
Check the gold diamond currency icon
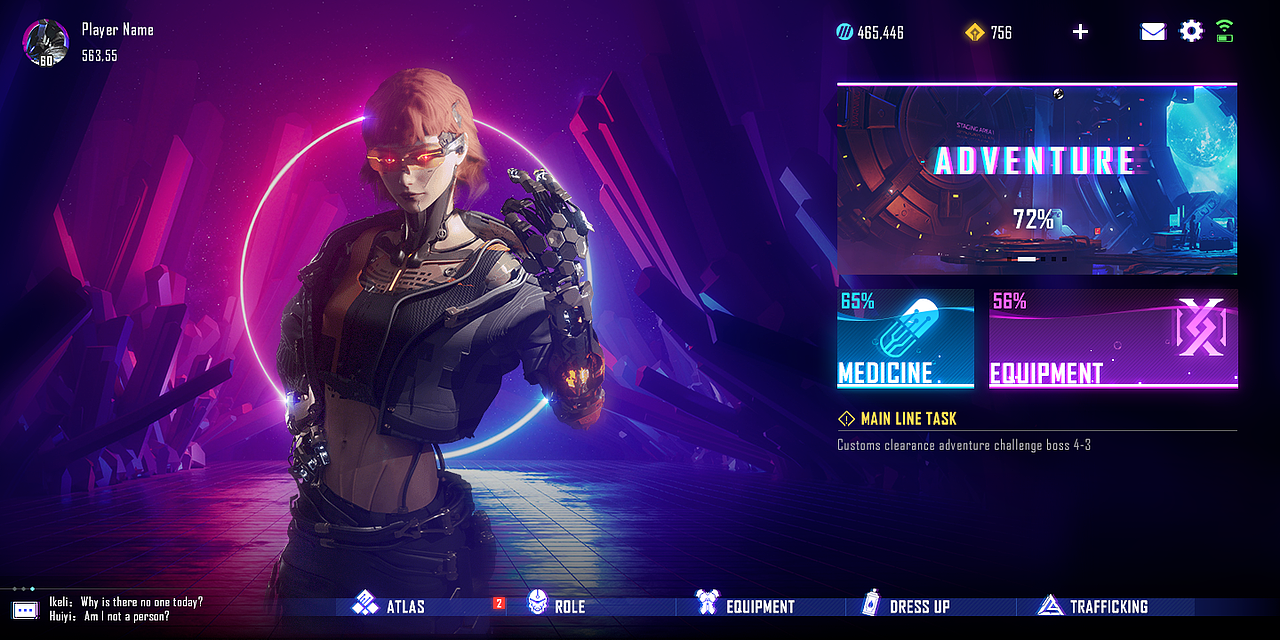(x=975, y=33)
